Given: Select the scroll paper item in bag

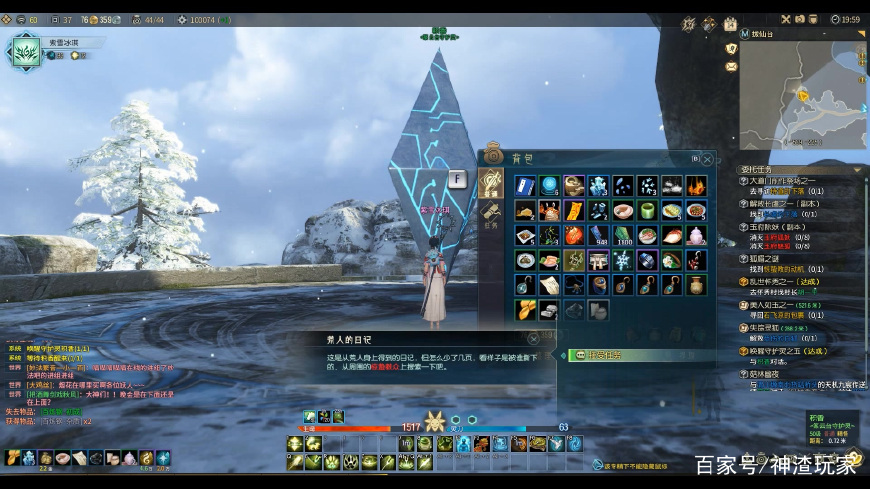Looking at the screenshot, I should click(550, 285).
